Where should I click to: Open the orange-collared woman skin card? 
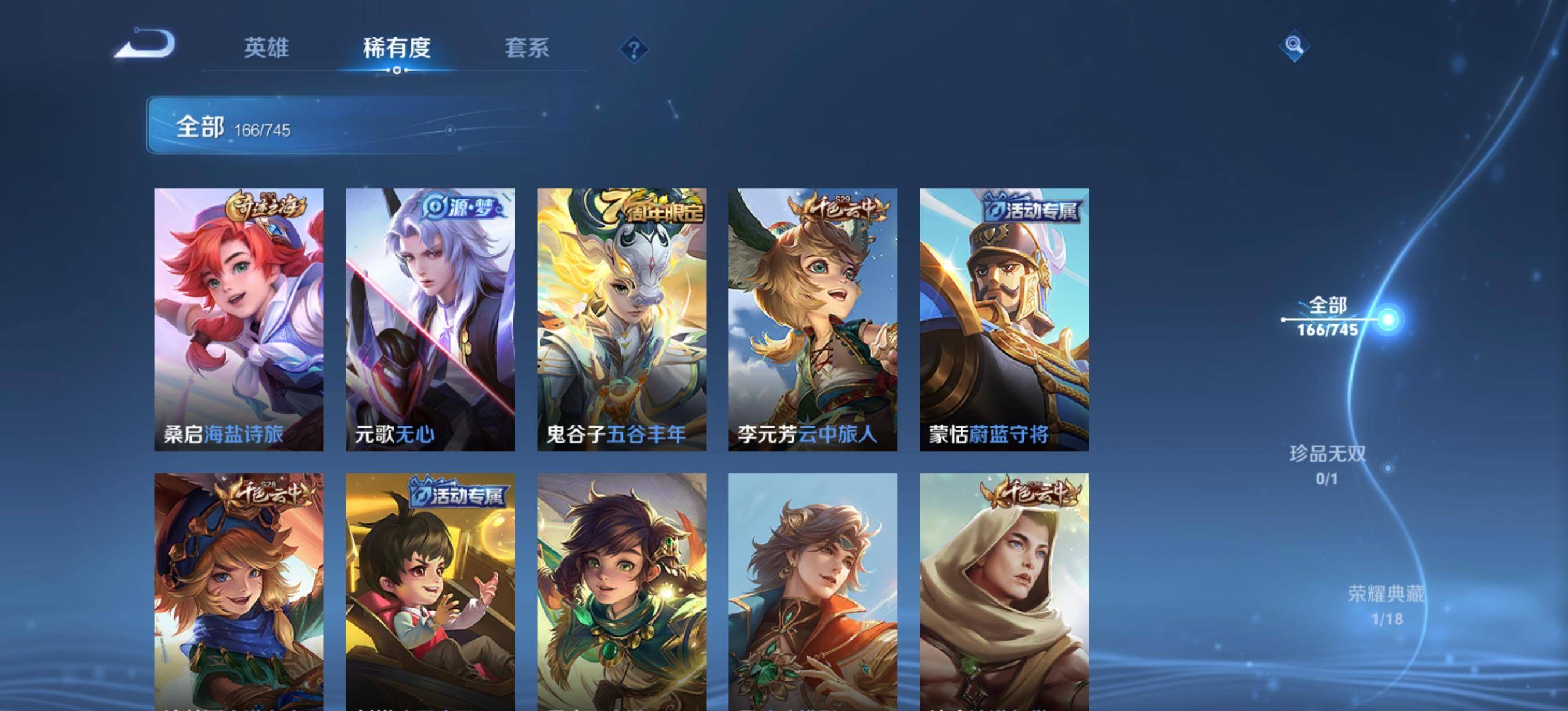click(812, 592)
